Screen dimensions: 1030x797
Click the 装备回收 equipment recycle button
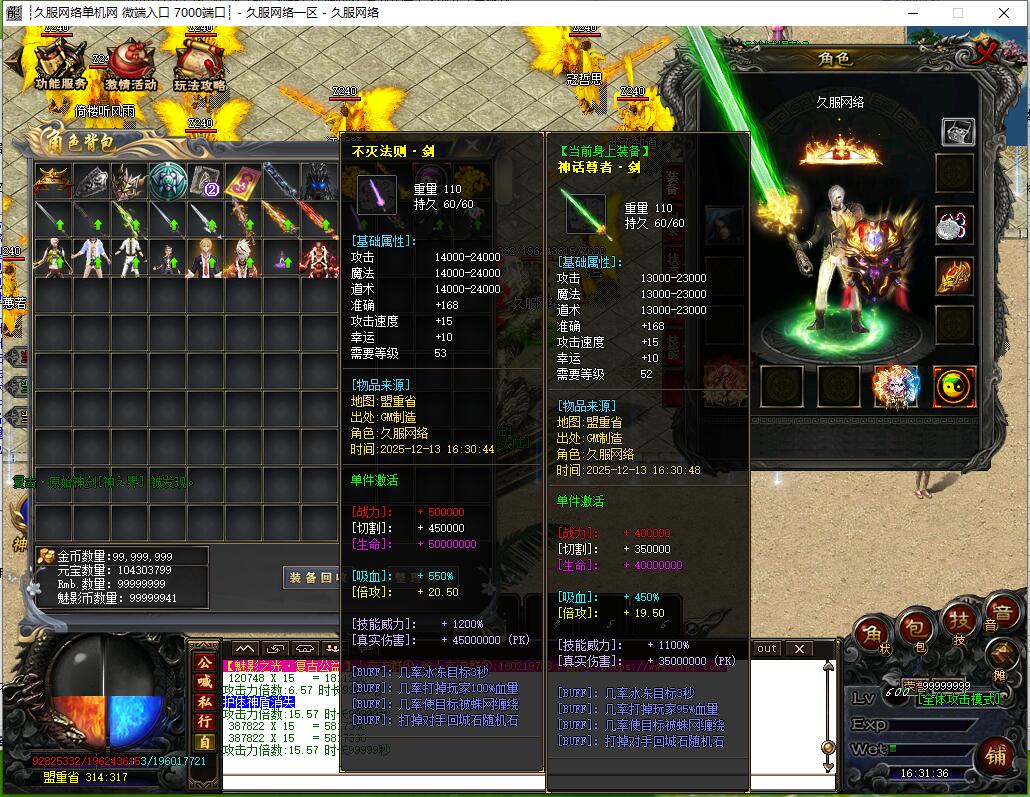coord(316,577)
